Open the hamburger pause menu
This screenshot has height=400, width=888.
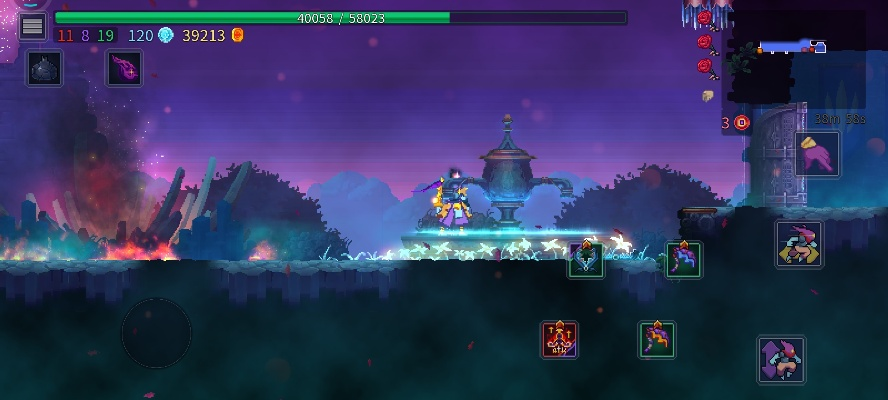point(32,25)
